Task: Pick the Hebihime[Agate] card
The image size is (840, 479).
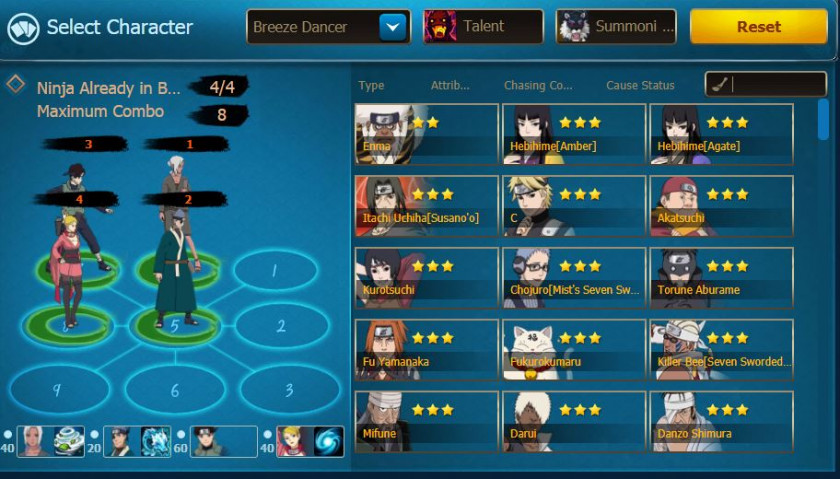Action: click(721, 134)
